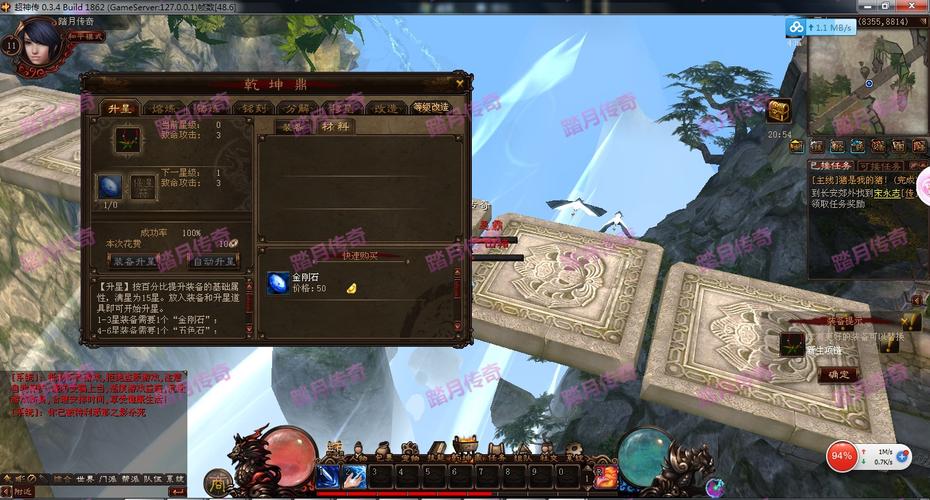Start 自动升星 auto upgrade
The width and height of the screenshot is (930, 500).
tap(214, 261)
